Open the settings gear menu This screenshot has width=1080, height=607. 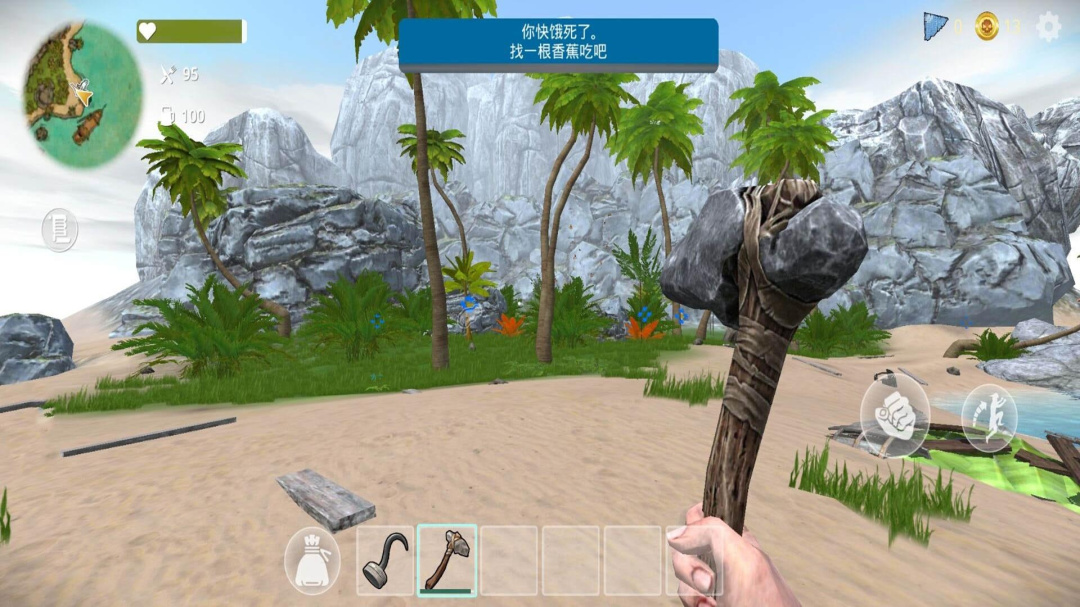pyautogui.click(x=1048, y=26)
